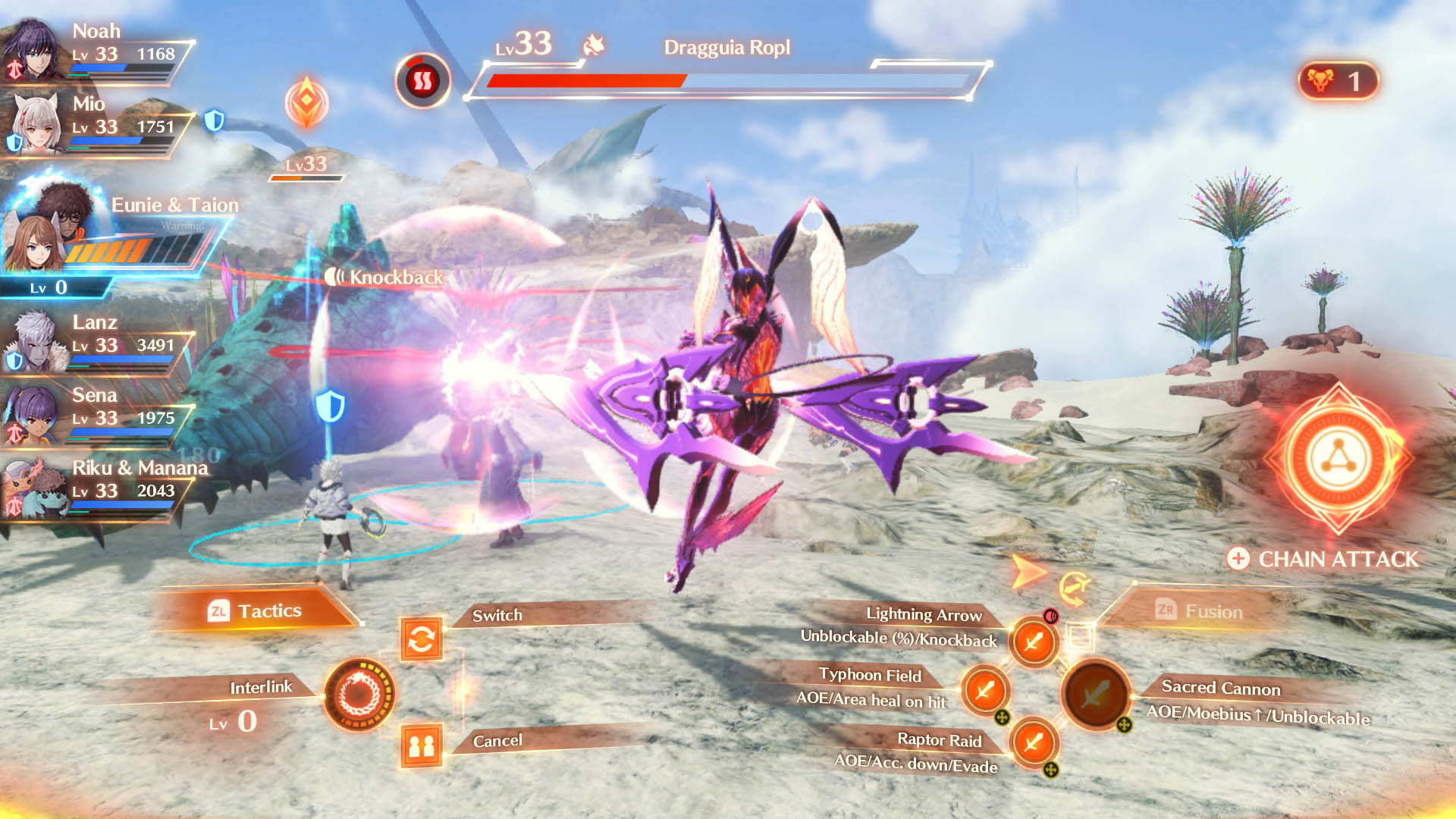This screenshot has width=1456, height=819.
Task: Activate the Raptor Raid art
Action: (1033, 741)
